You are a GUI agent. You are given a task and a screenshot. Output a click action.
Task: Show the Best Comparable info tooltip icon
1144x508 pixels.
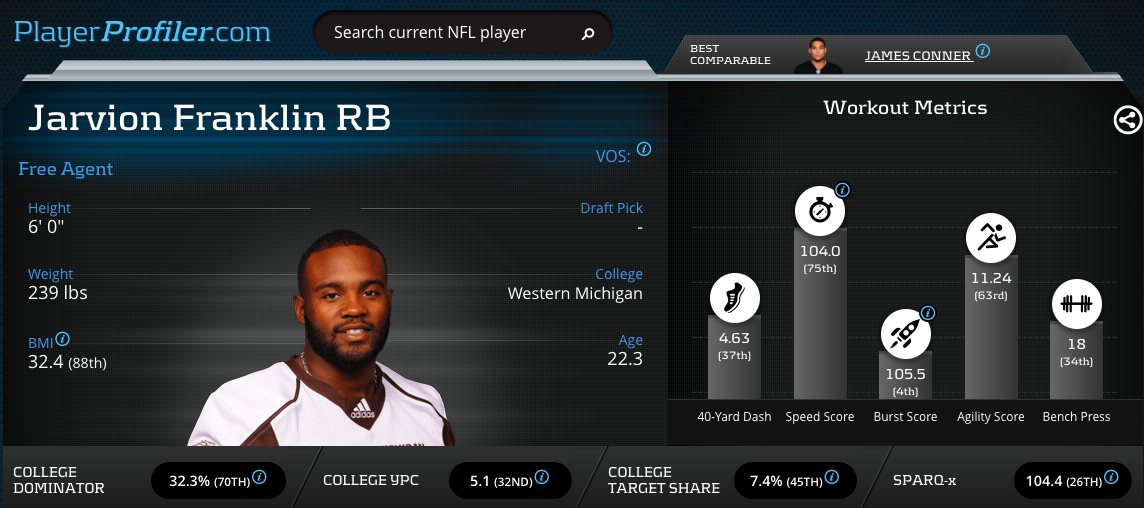pos(983,51)
